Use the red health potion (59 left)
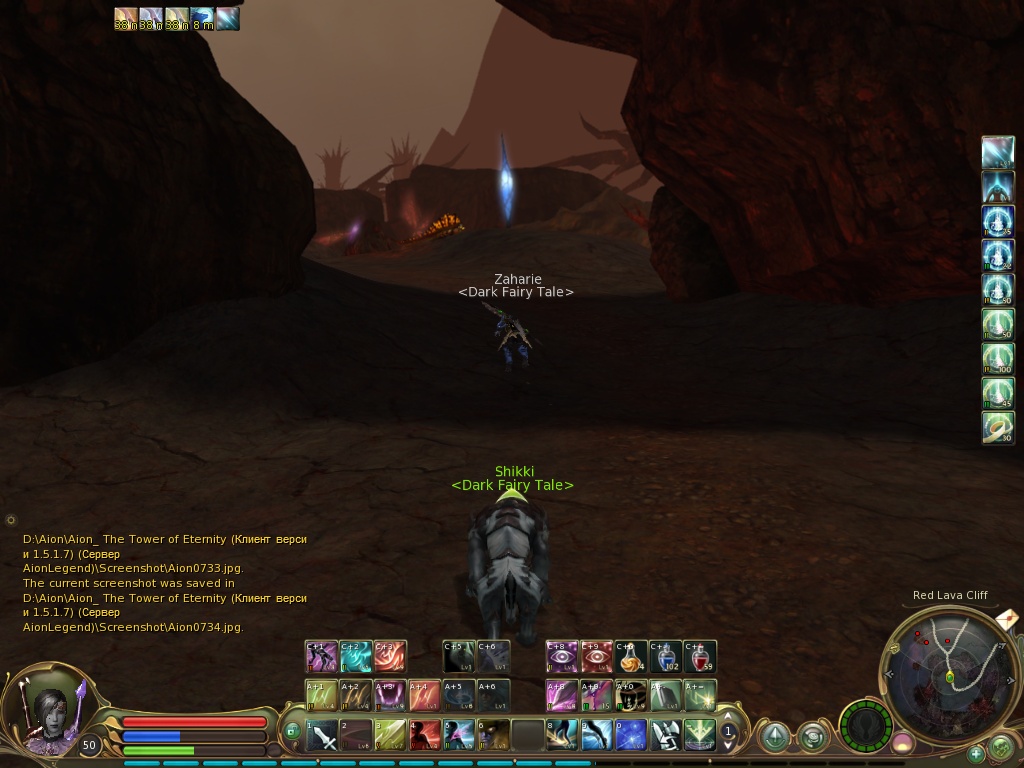Image resolution: width=1024 pixels, height=768 pixels. 701,657
